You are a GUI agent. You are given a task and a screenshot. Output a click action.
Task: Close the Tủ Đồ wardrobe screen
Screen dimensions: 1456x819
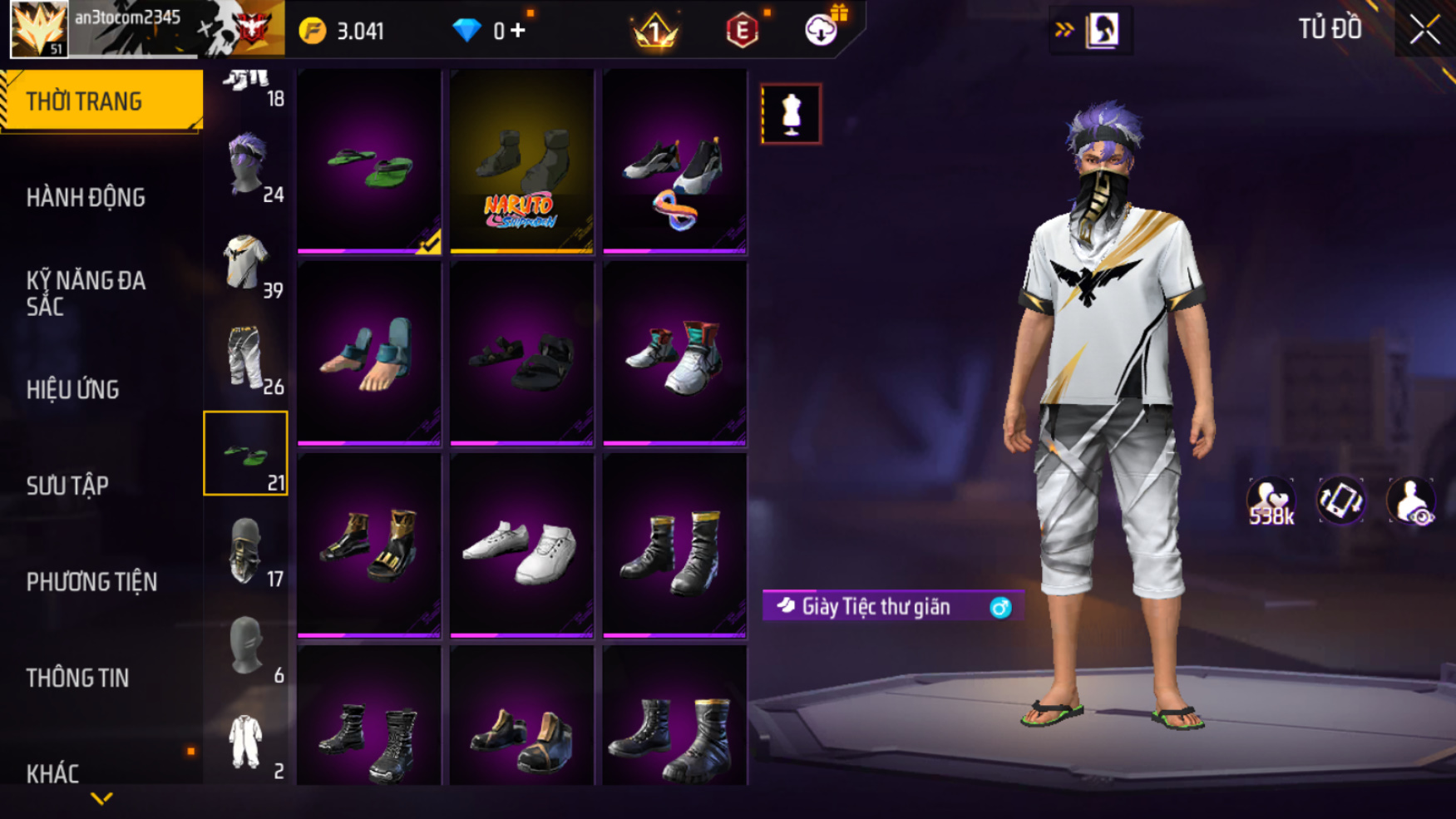1424,30
